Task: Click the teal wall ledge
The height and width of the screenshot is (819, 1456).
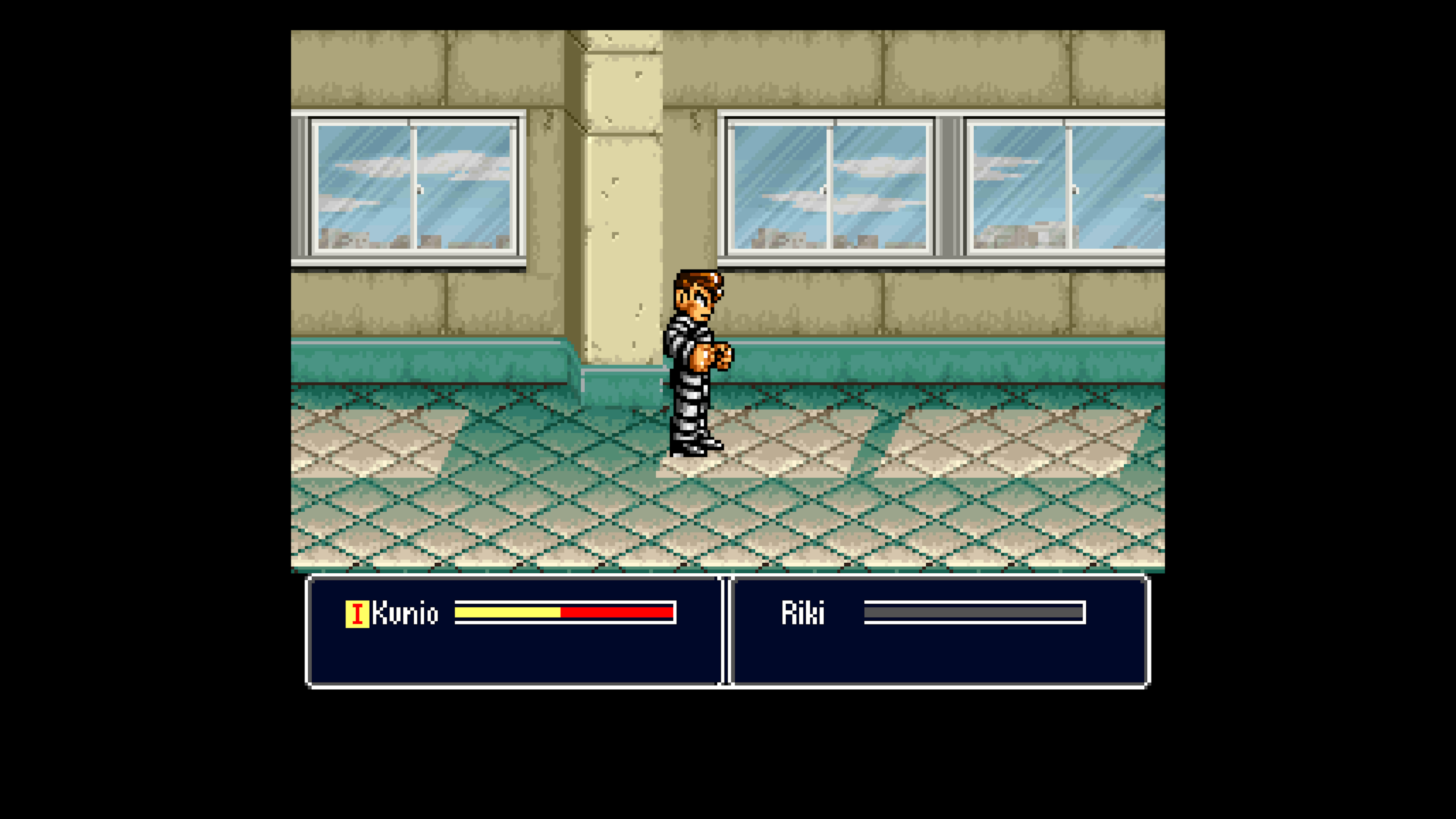Action: pyautogui.click(x=452, y=362)
